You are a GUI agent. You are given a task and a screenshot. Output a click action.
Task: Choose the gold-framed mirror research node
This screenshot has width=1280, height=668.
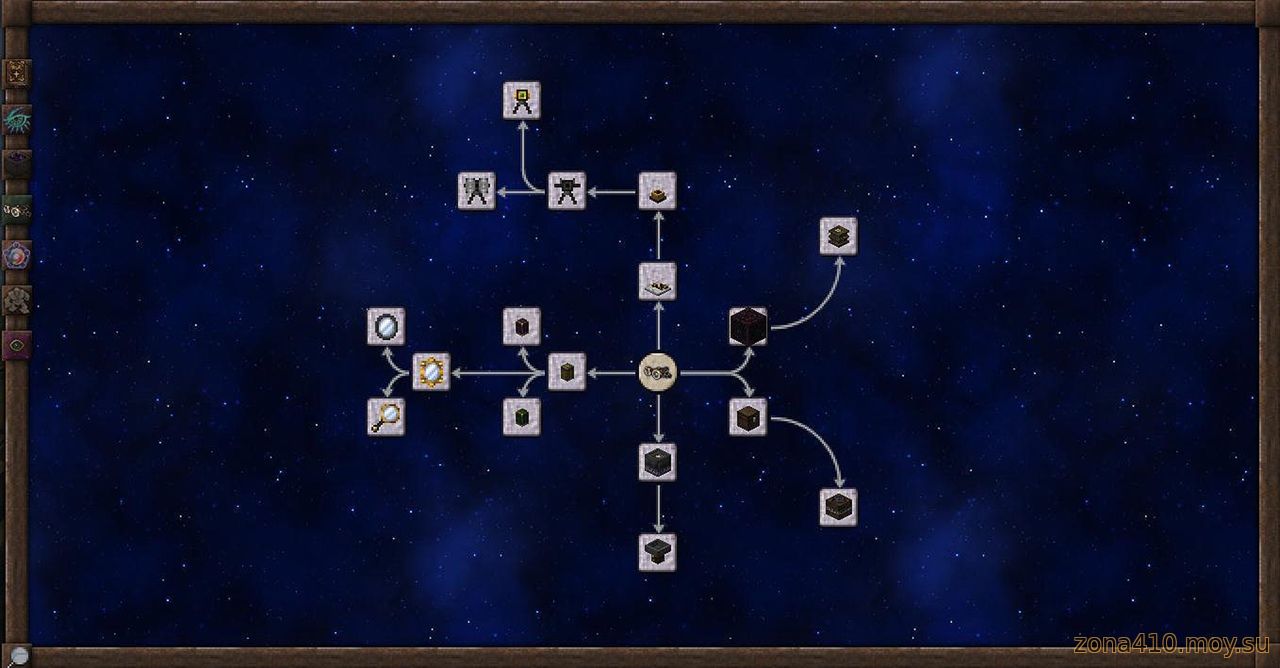(x=431, y=372)
